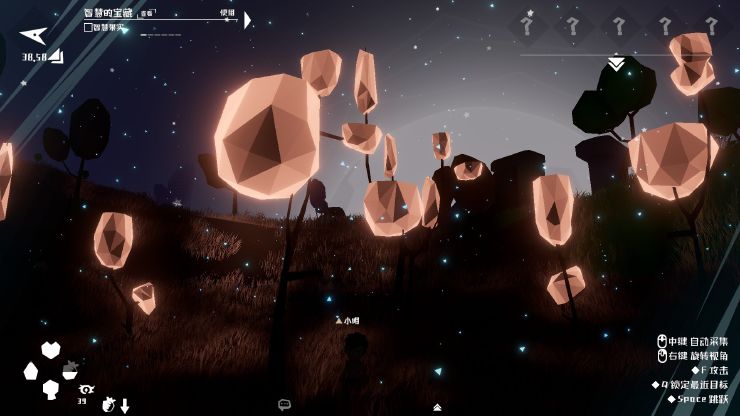Select the question mark slot marked with a star

527,26
